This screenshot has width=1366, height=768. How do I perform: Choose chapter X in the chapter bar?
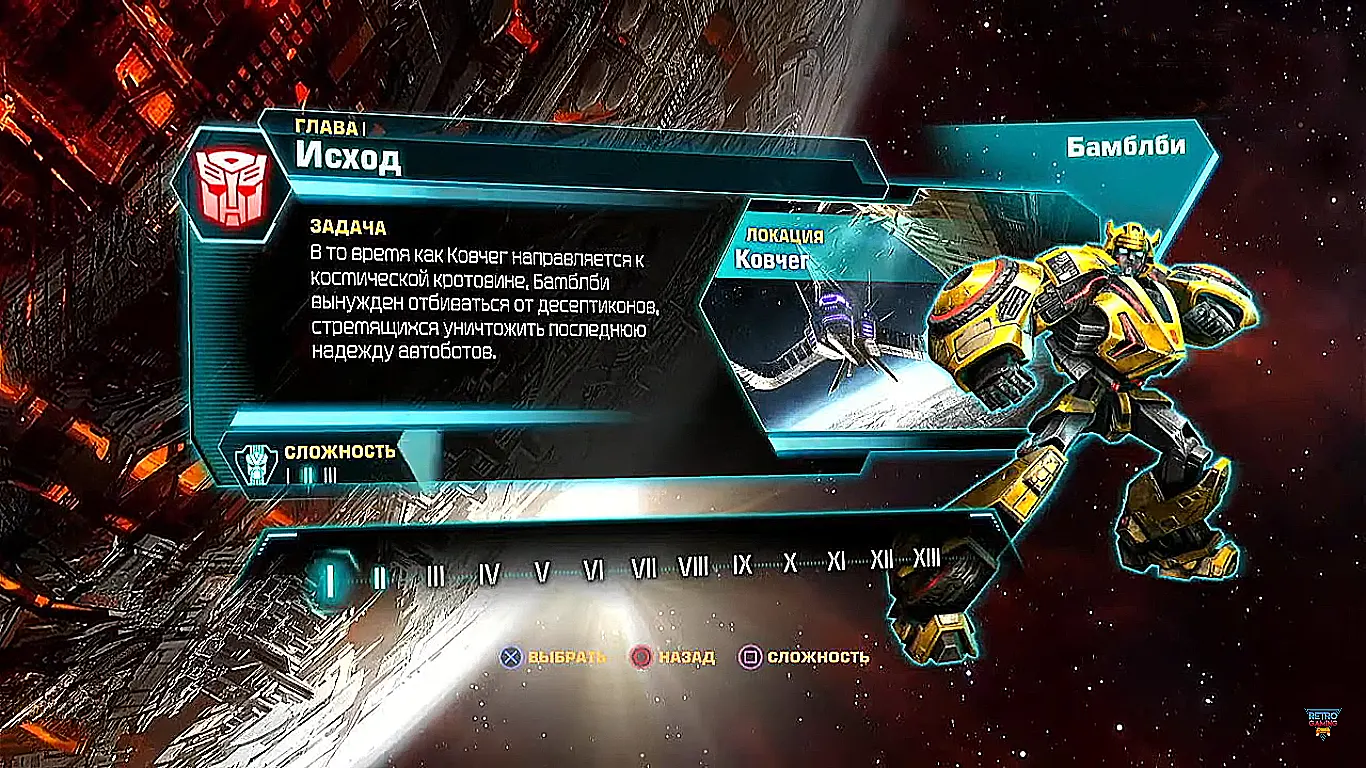[x=790, y=563]
